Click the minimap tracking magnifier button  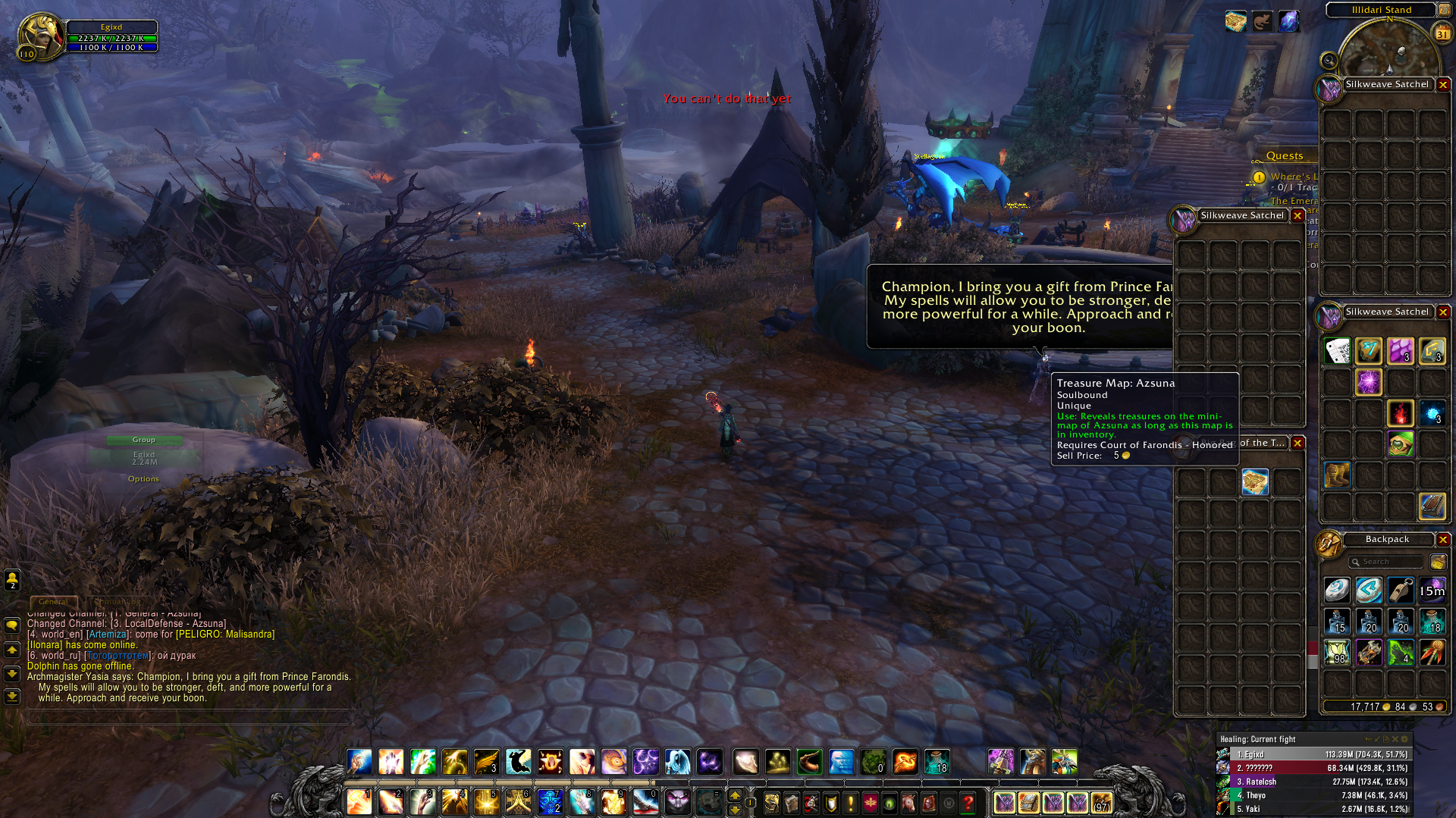1329,61
